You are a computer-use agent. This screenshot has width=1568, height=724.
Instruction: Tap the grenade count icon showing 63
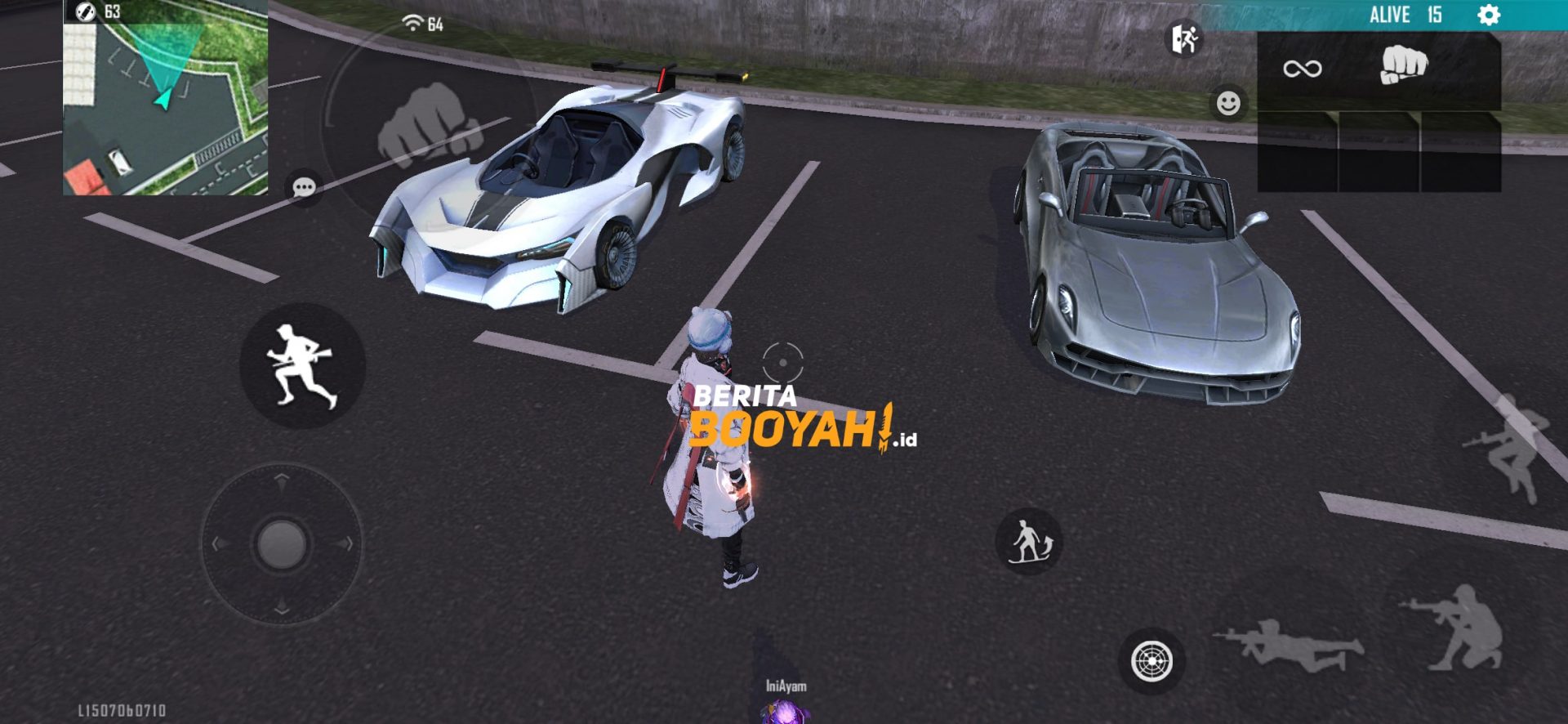point(84,12)
